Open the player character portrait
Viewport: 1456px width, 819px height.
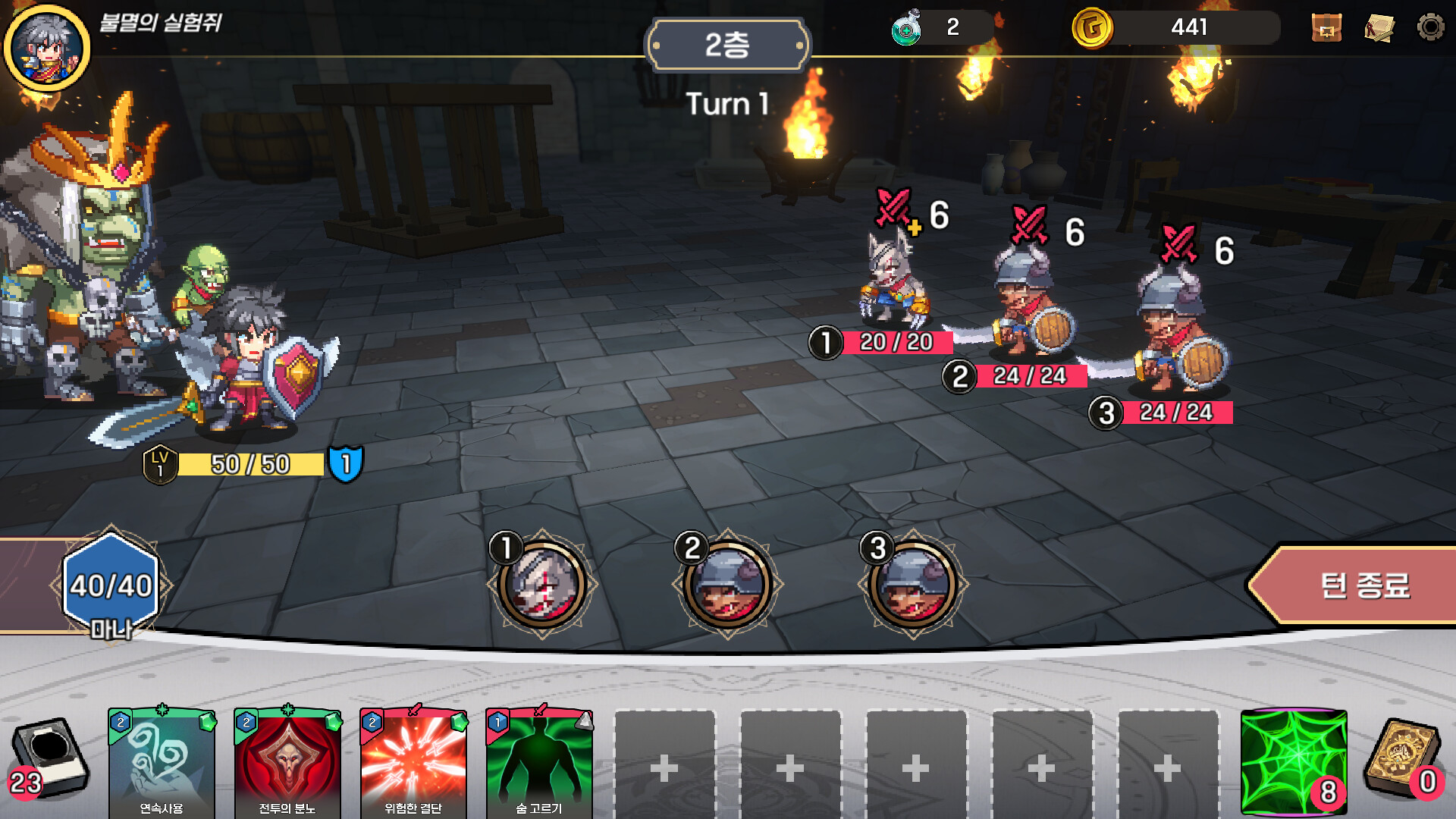(47, 48)
